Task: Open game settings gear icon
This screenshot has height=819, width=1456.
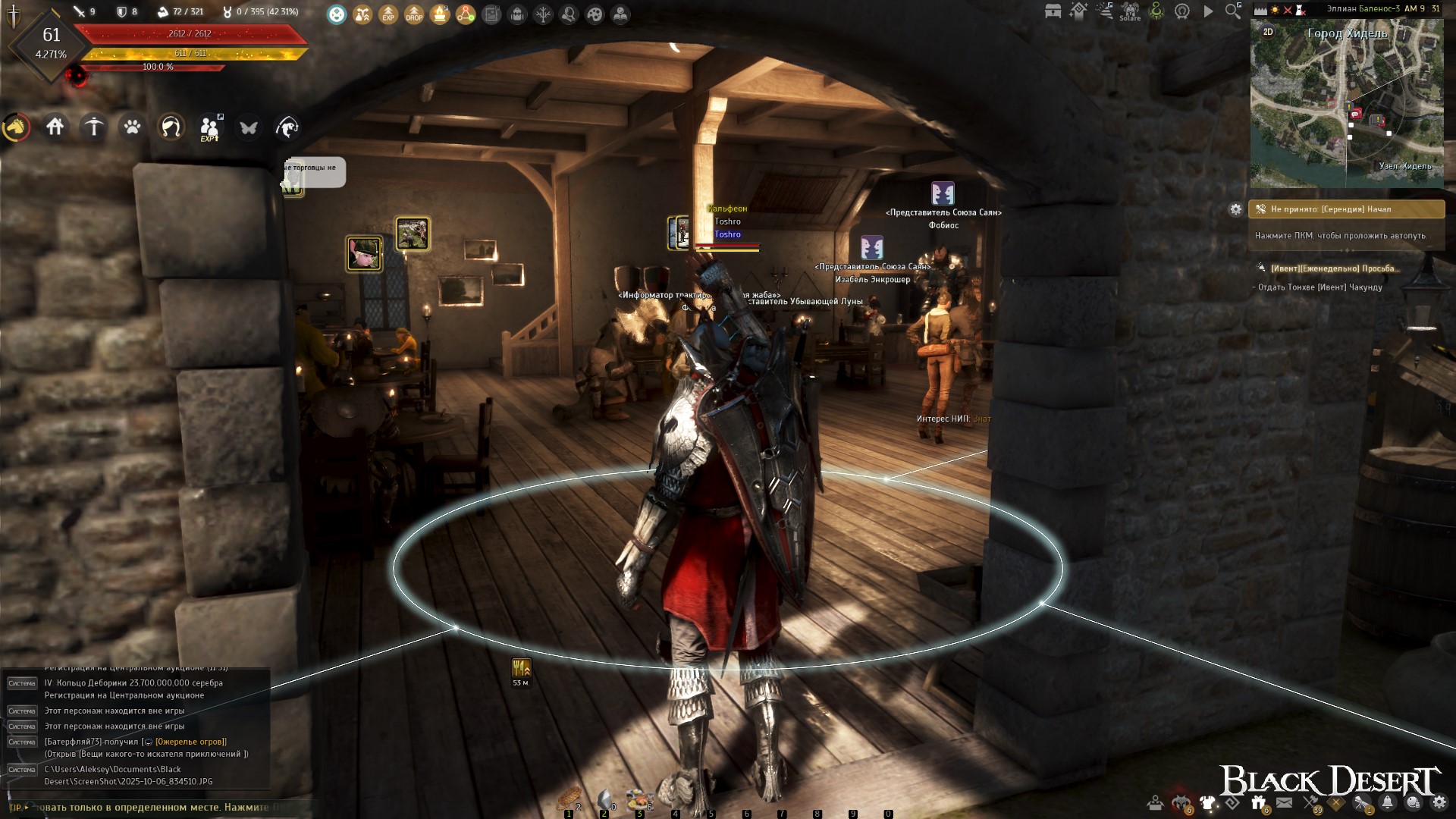Action: [x=1439, y=802]
